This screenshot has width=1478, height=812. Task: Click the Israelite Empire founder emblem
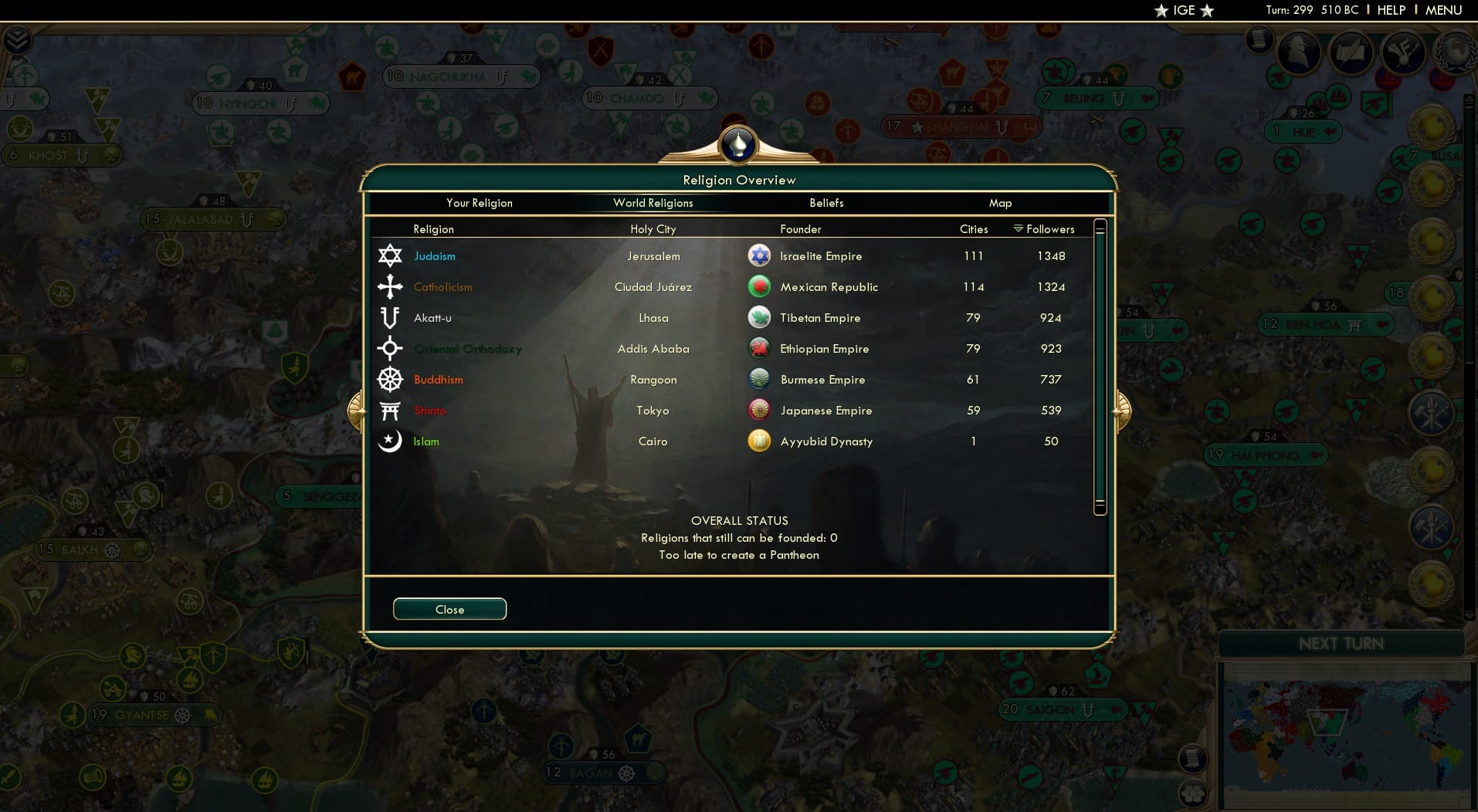point(760,255)
